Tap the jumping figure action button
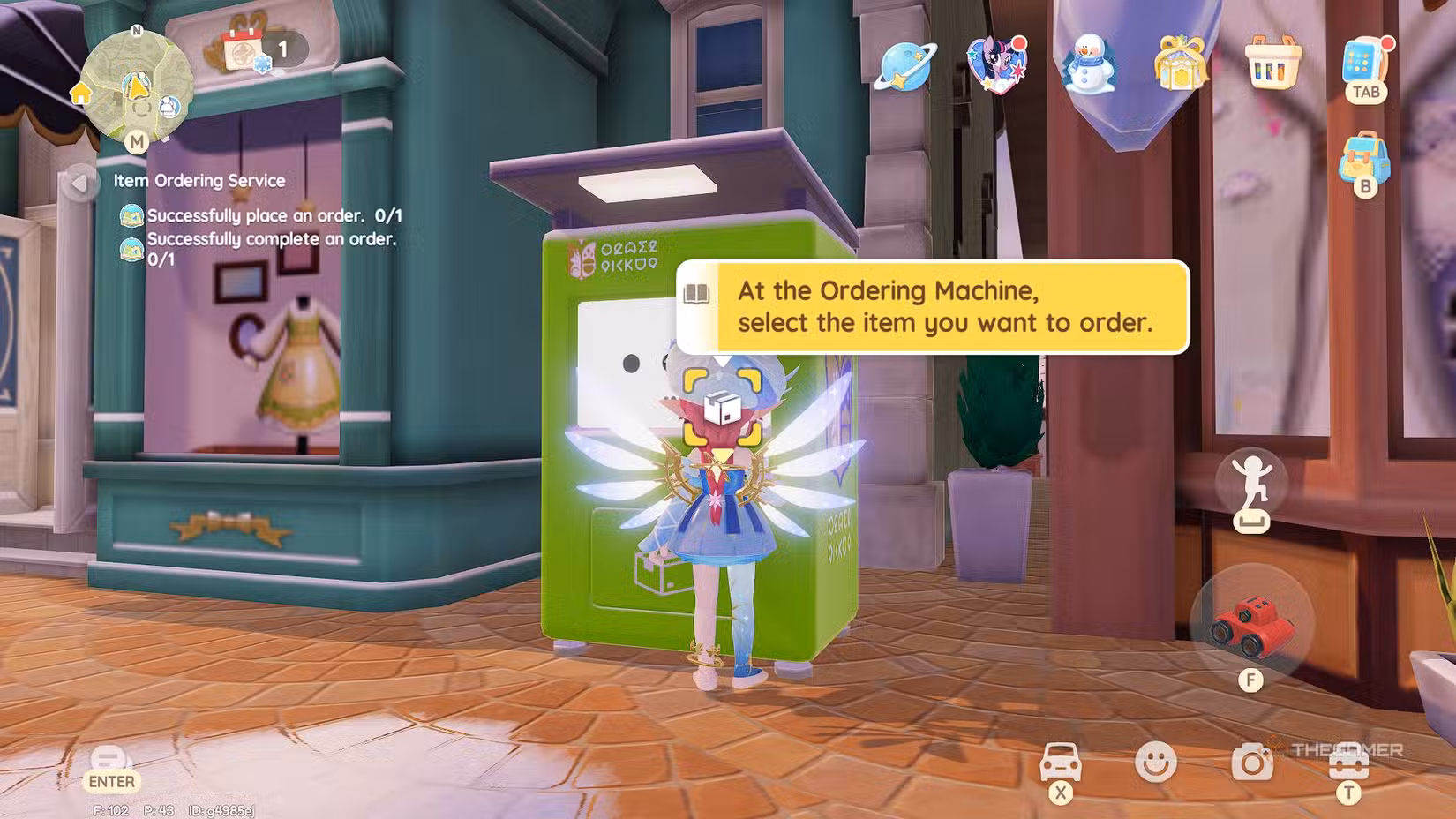Viewport: 1456px width, 819px height. coord(1251,484)
